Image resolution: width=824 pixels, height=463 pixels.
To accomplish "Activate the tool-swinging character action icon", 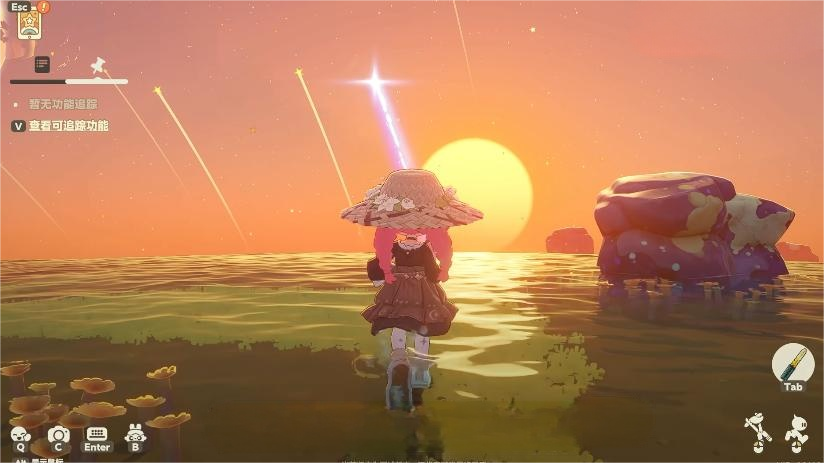I will (757, 431).
